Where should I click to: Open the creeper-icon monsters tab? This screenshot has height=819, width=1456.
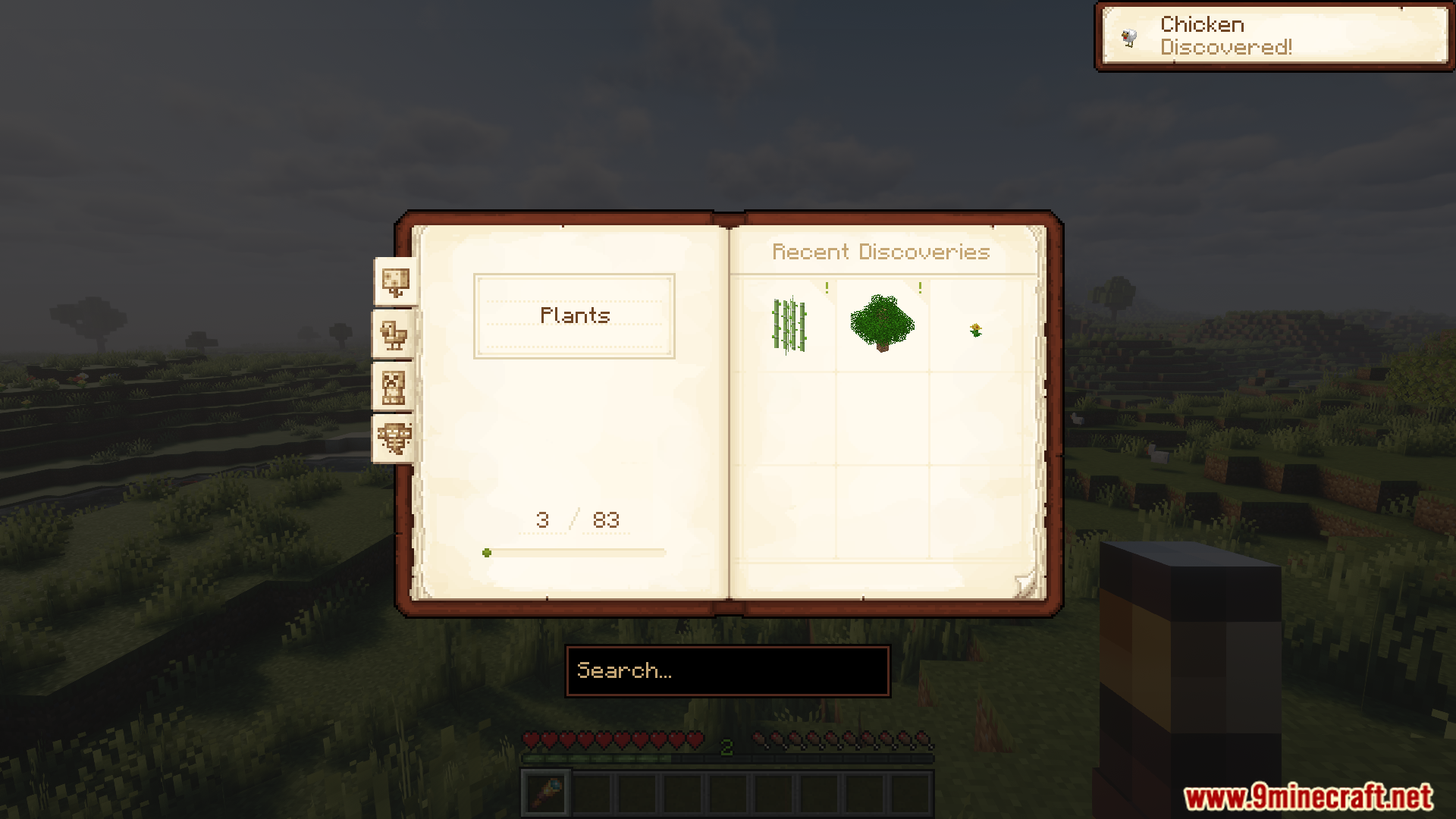click(394, 387)
